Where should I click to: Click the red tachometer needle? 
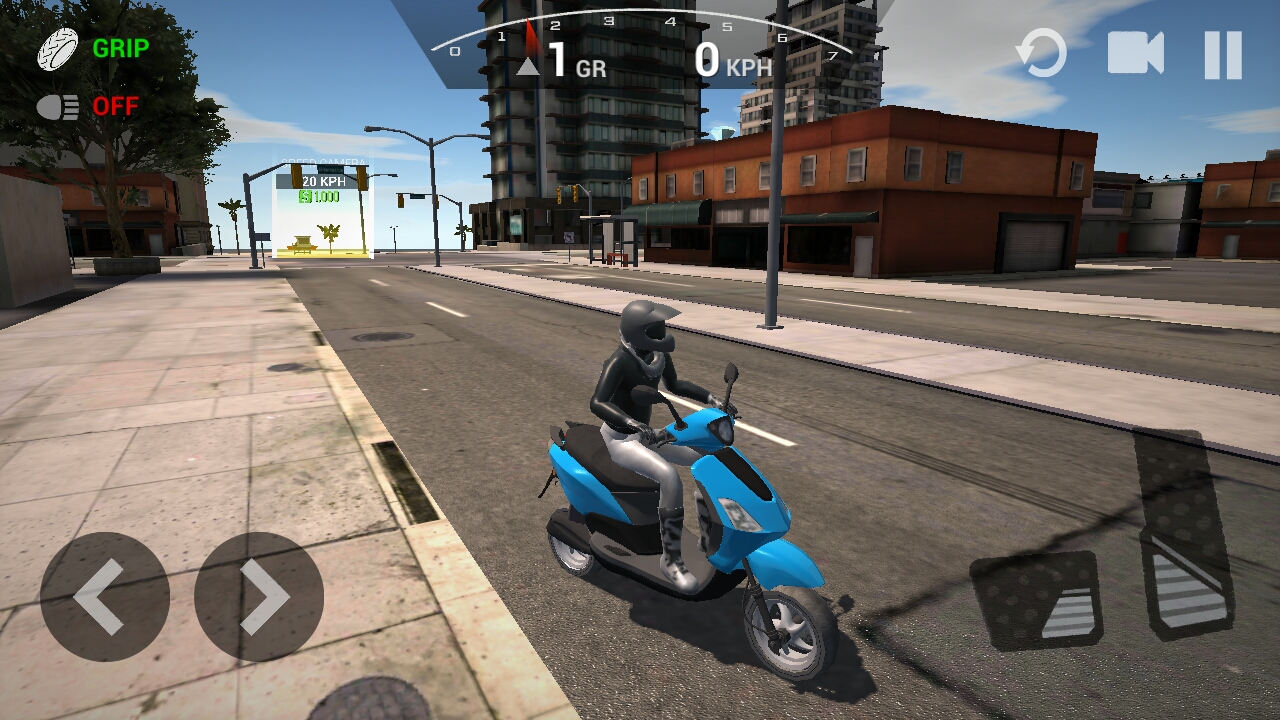(529, 35)
